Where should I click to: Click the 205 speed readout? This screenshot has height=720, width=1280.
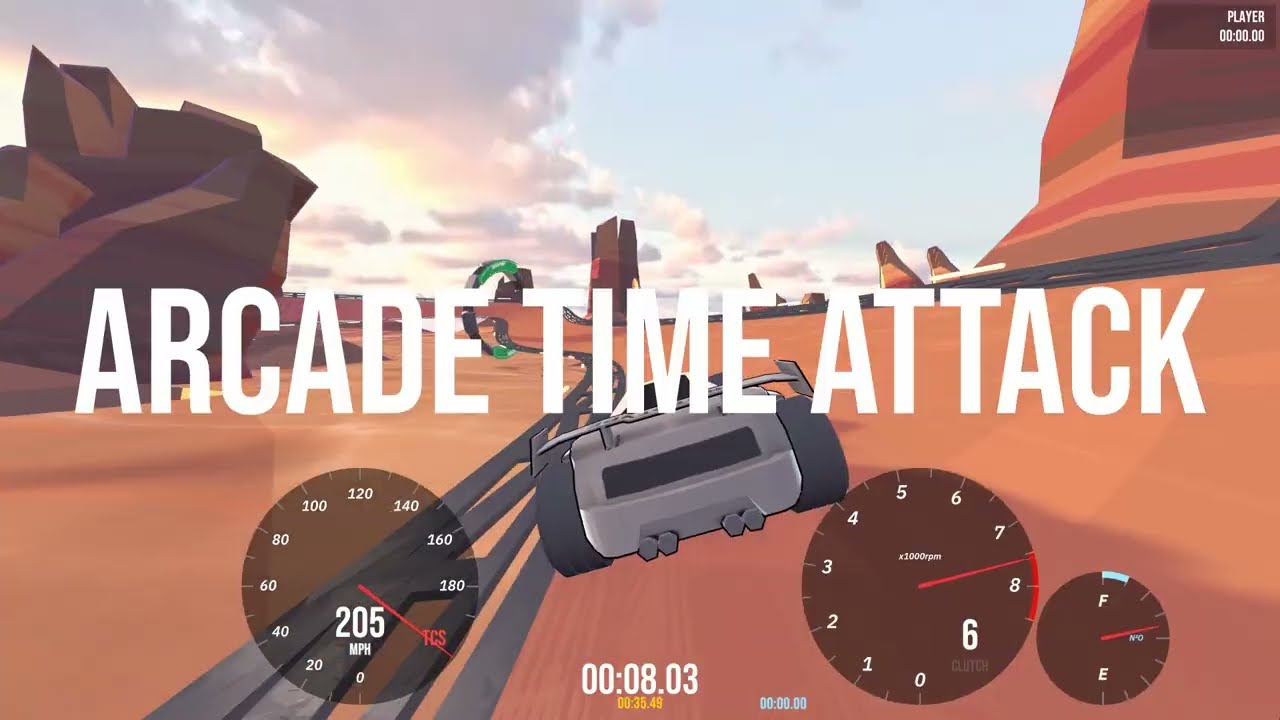click(358, 624)
